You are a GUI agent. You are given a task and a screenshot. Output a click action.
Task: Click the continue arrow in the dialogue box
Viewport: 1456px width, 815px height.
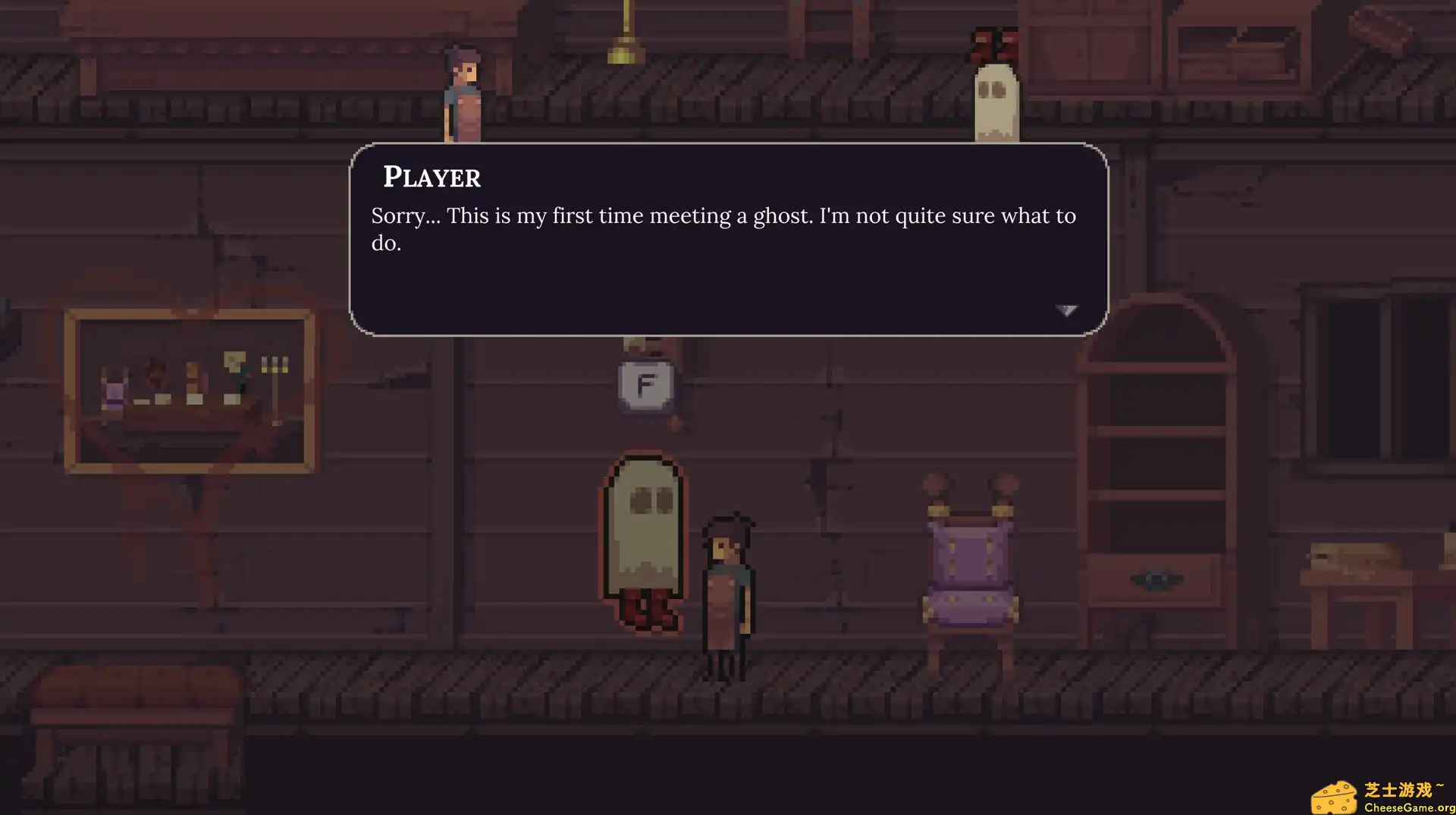pos(1068,310)
